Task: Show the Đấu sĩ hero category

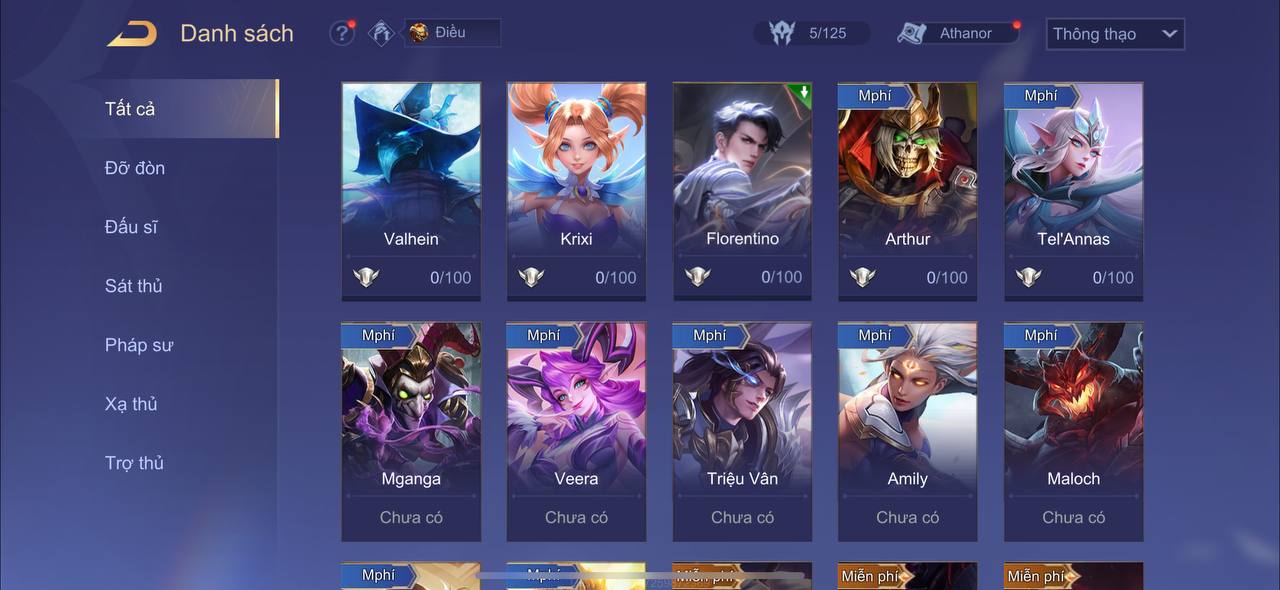Action: 131,227
